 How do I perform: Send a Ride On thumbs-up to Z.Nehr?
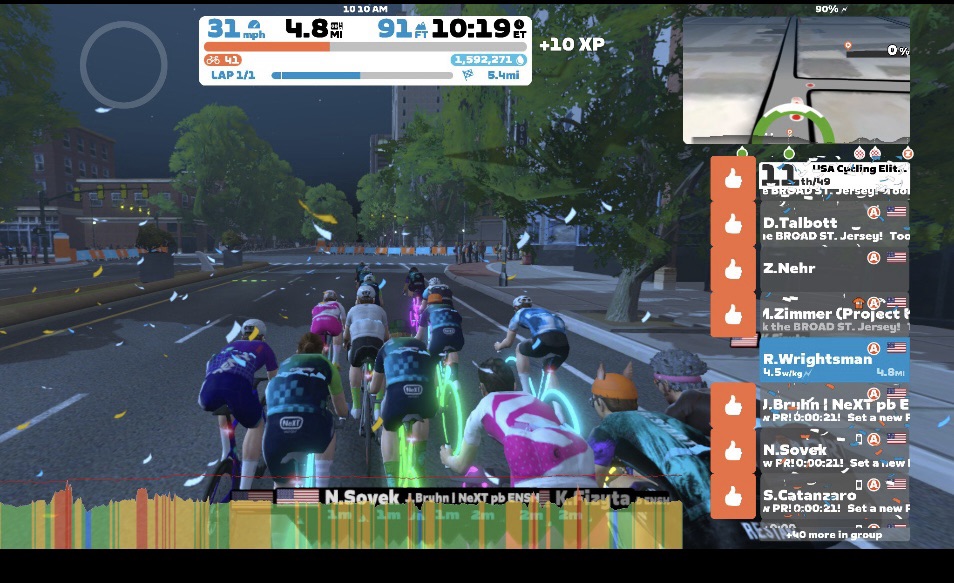click(x=733, y=269)
